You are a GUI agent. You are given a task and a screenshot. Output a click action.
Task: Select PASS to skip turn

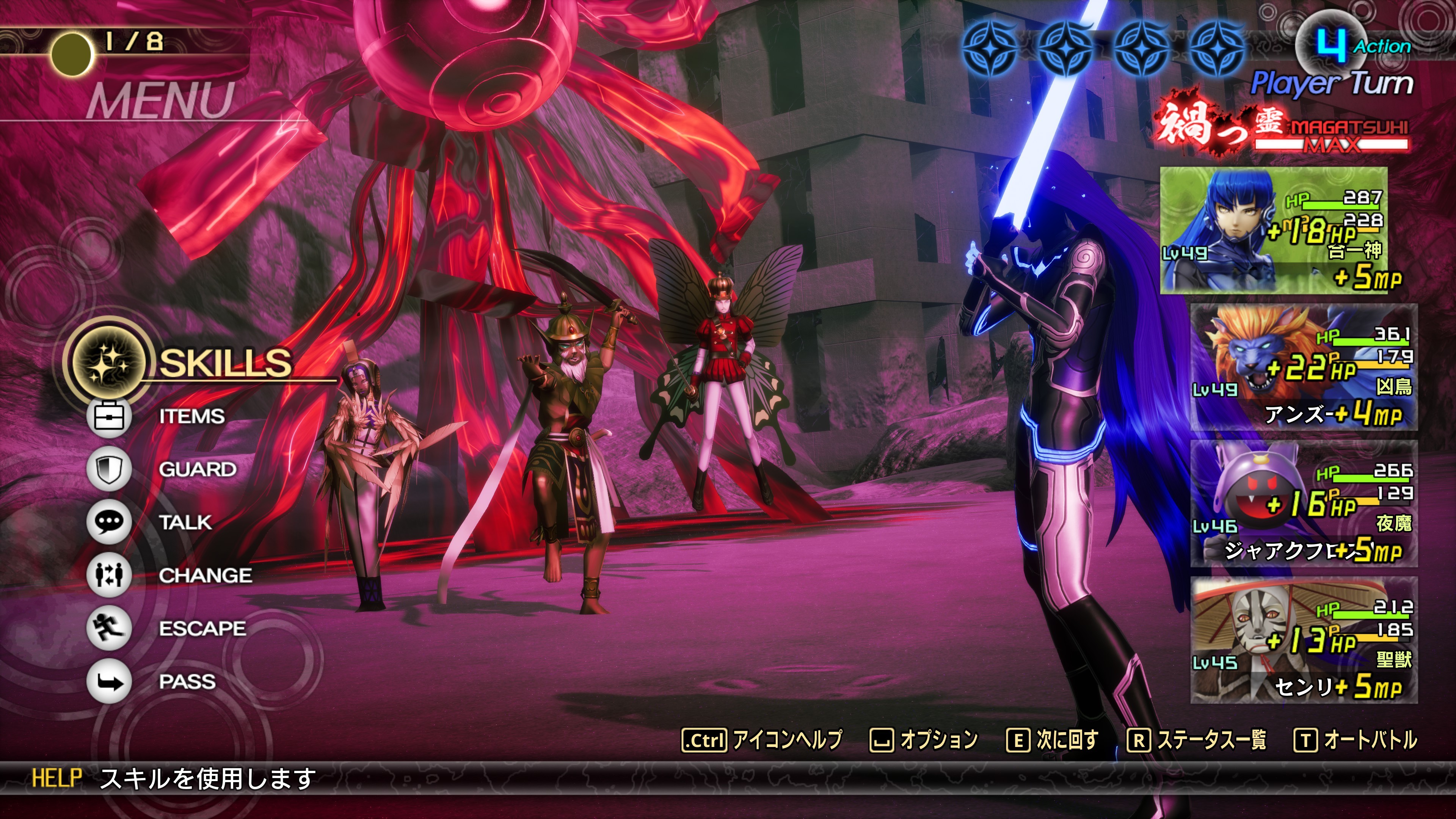coord(187,682)
